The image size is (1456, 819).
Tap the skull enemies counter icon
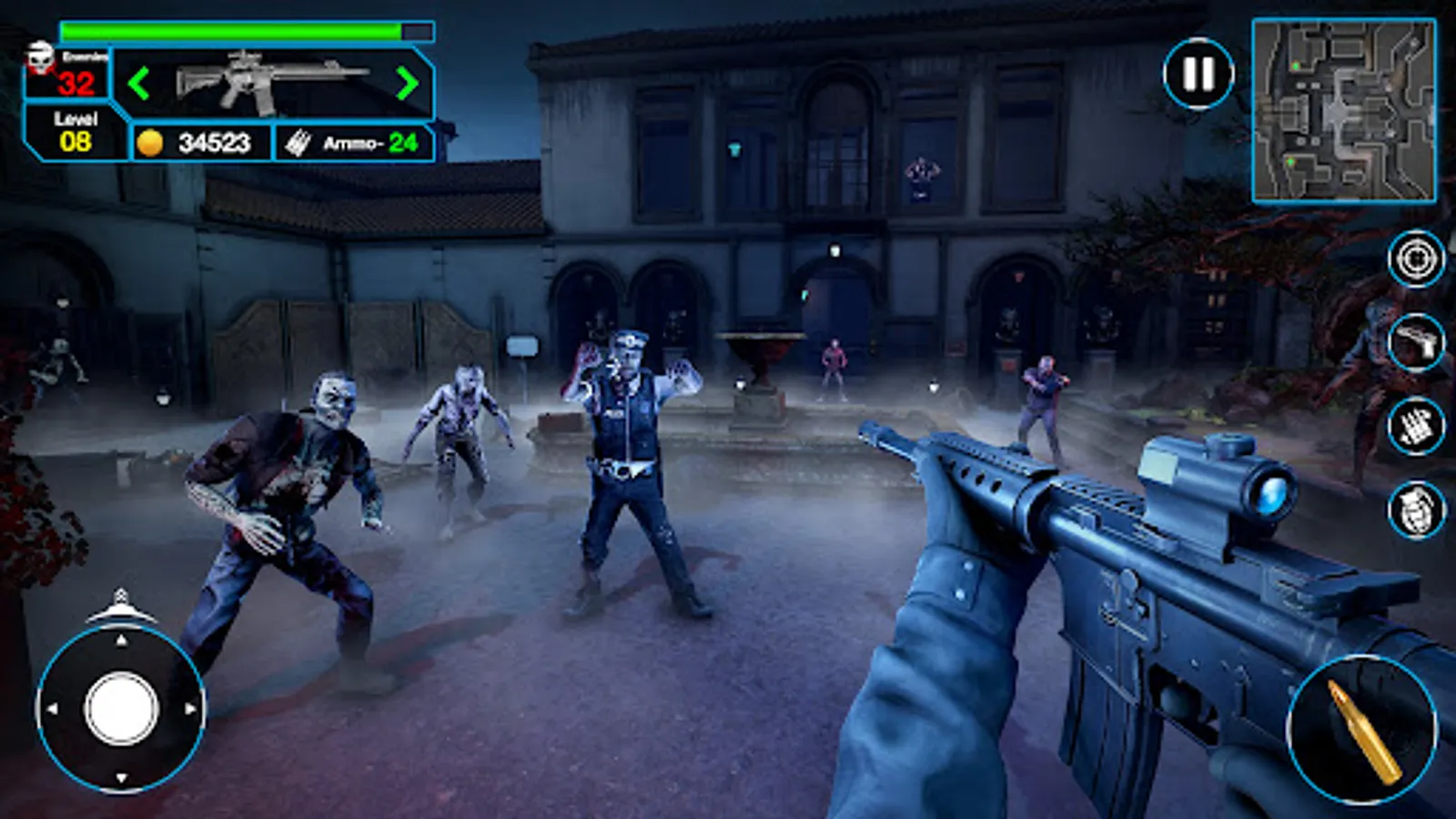[x=40, y=56]
